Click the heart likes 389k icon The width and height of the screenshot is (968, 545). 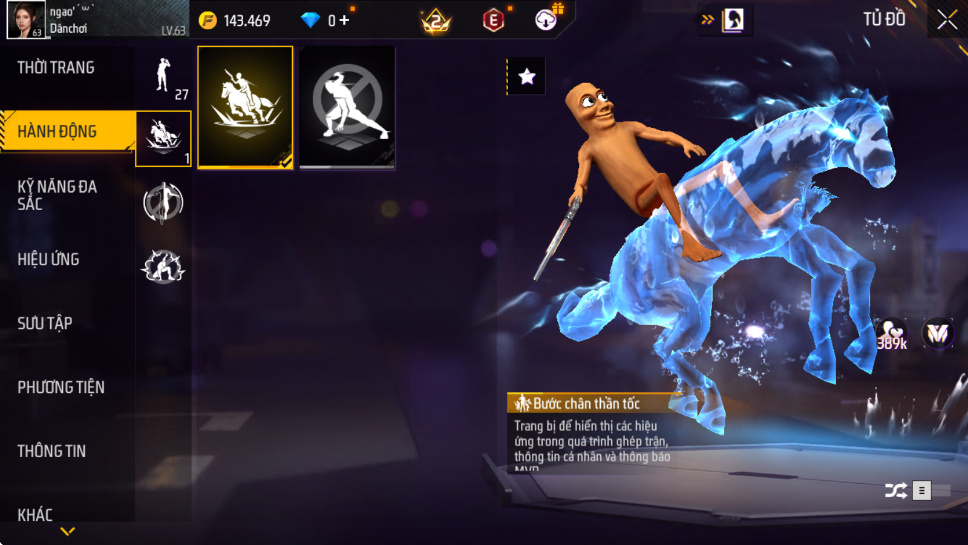coord(891,335)
